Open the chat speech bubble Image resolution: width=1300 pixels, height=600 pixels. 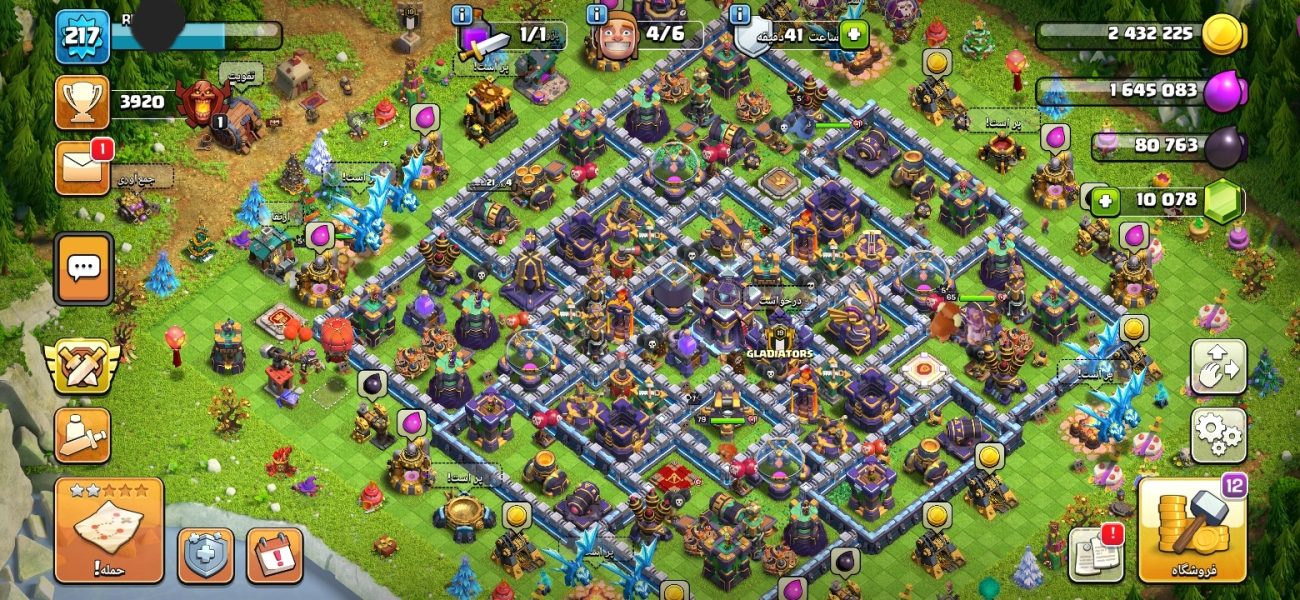click(x=83, y=269)
